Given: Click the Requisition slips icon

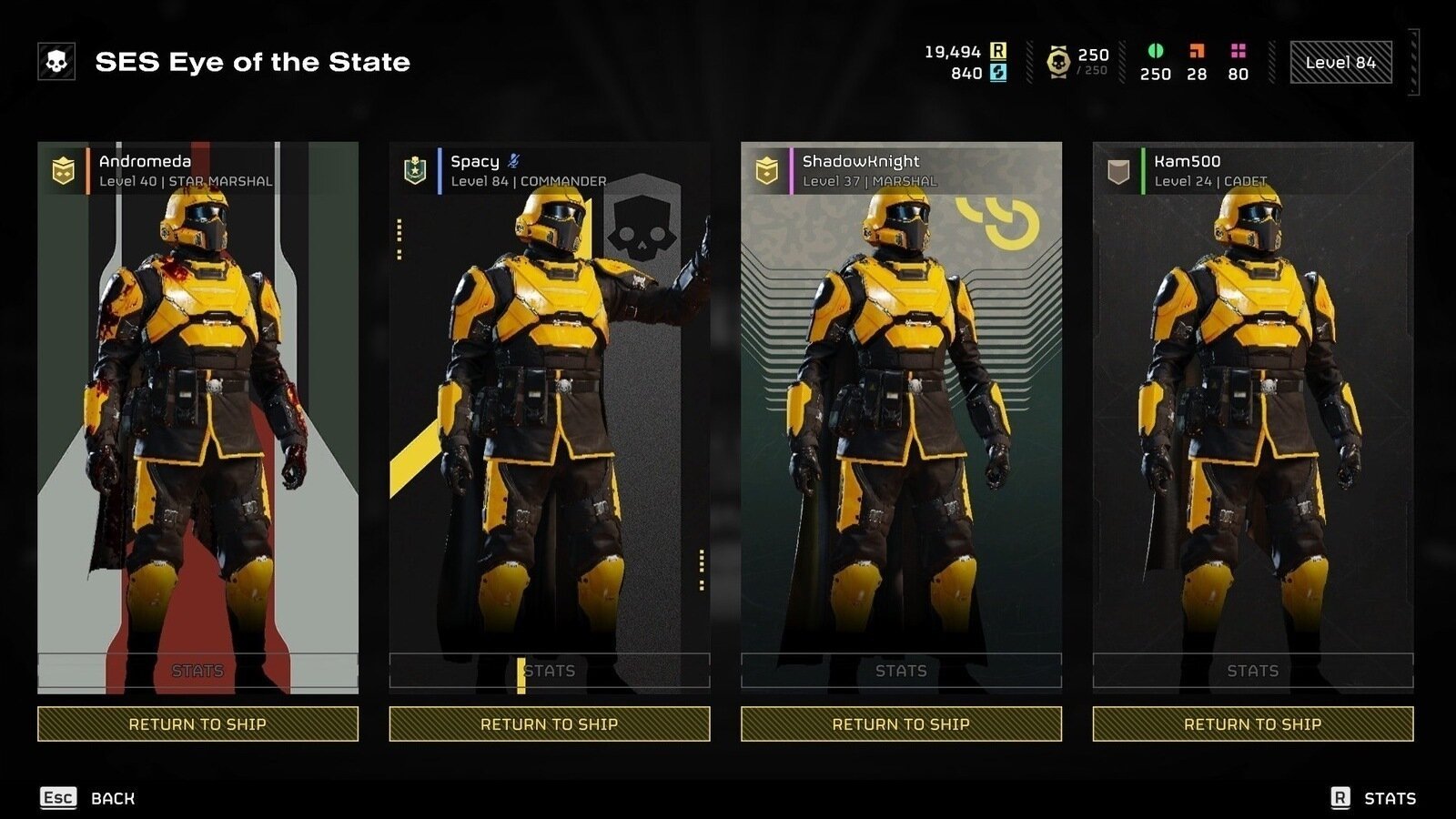Looking at the screenshot, I should 998,52.
